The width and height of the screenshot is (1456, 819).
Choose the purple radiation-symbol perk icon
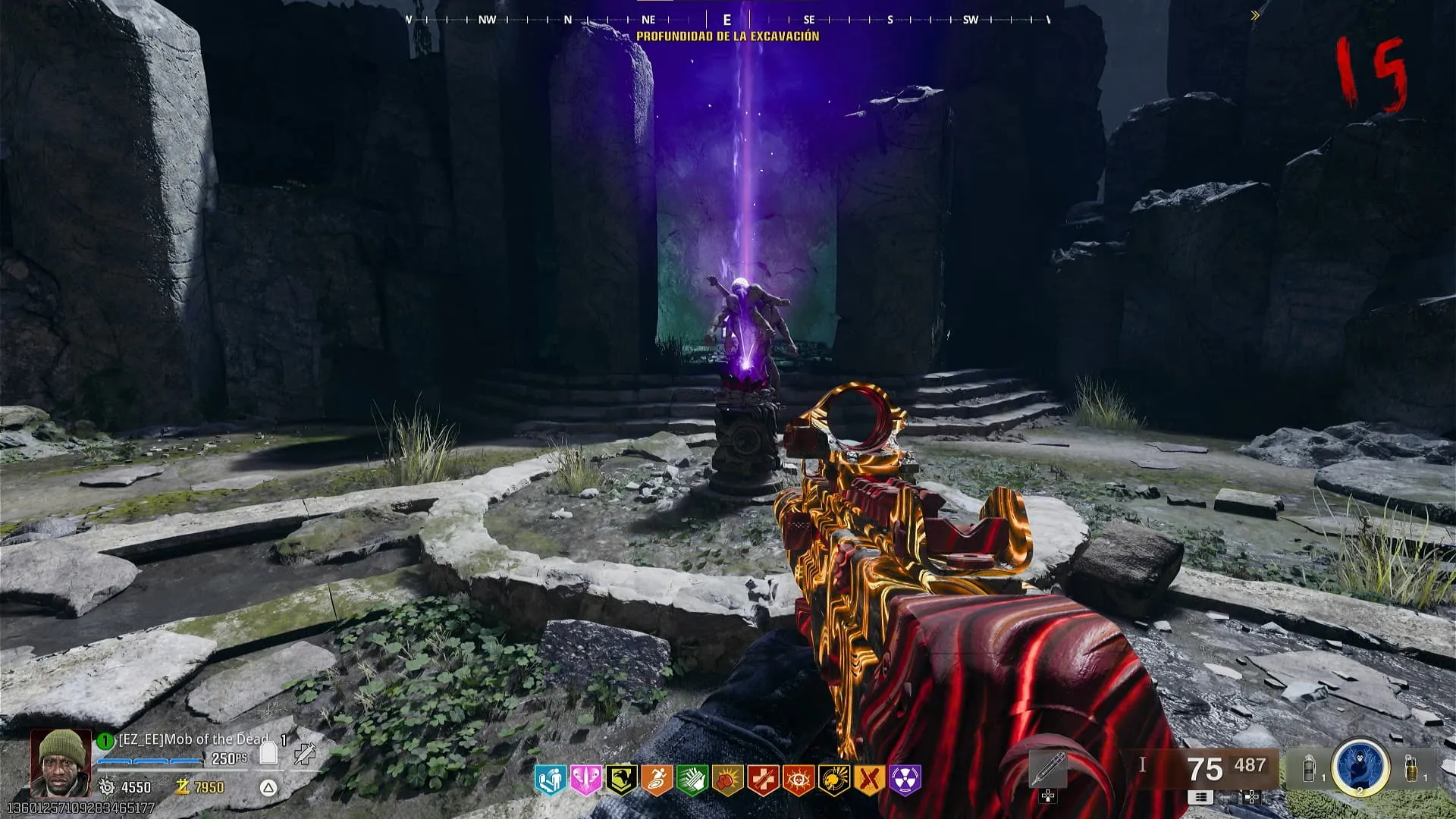click(x=905, y=780)
